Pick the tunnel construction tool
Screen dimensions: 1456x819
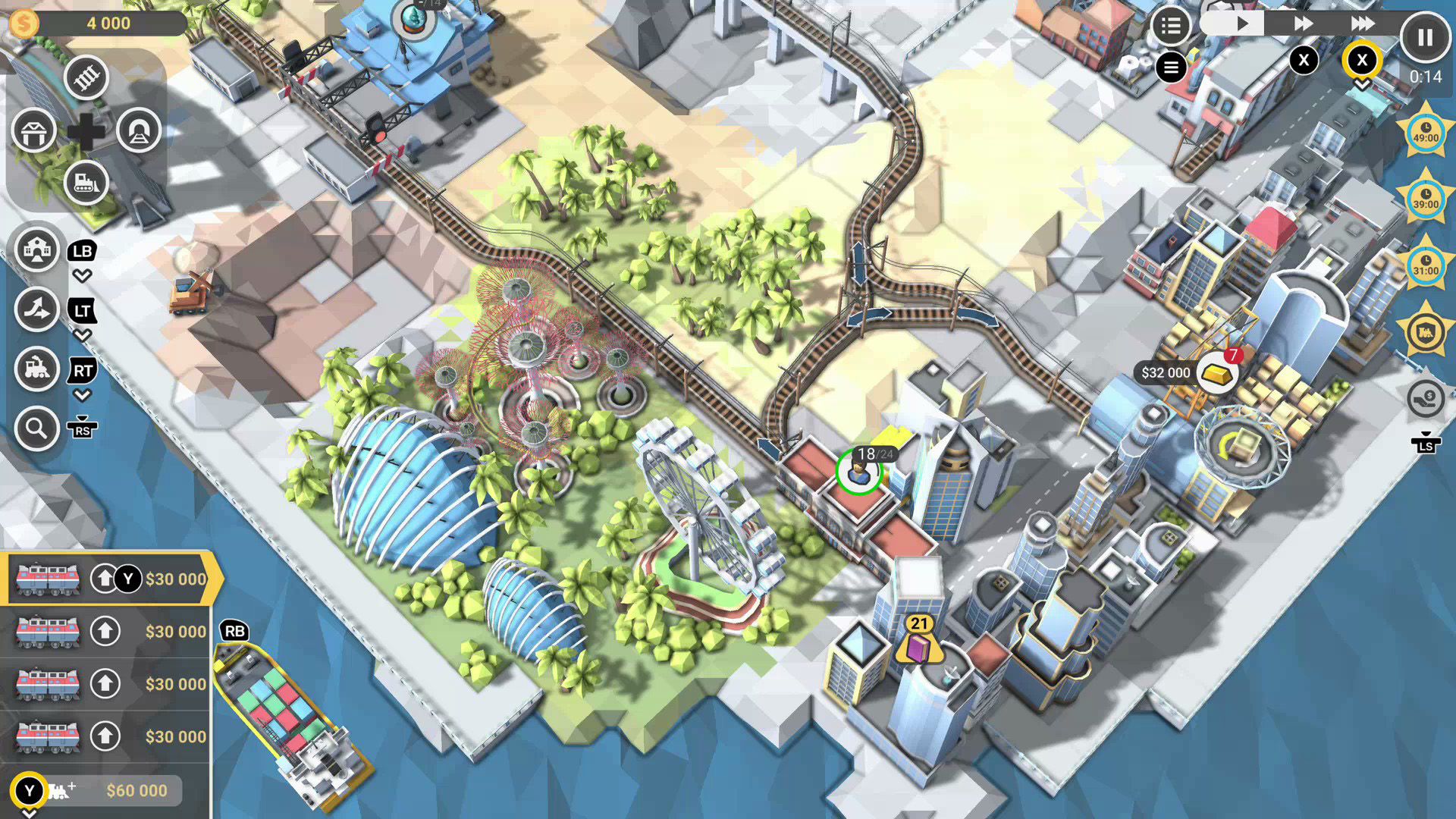(139, 130)
